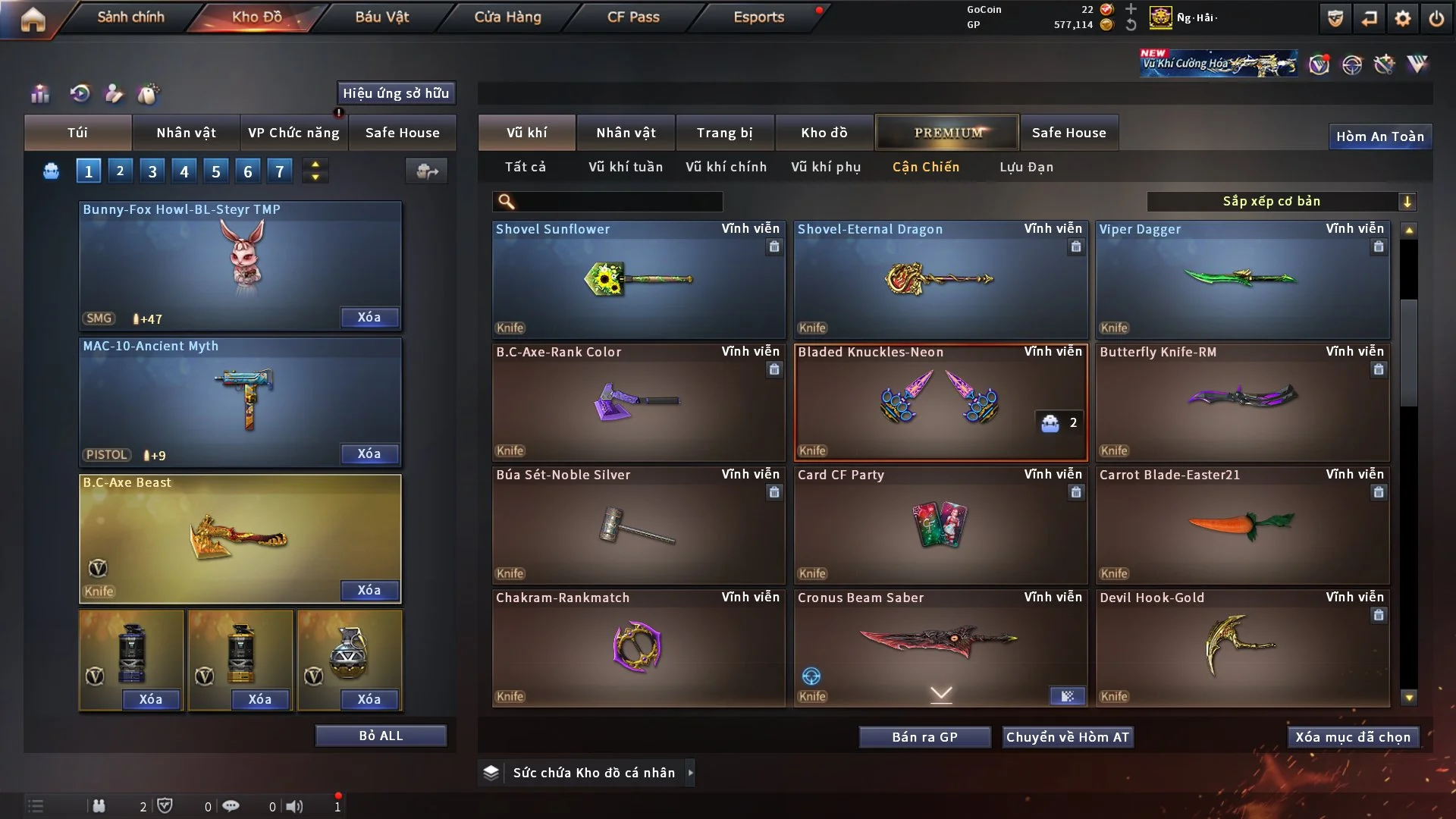The image size is (1456, 819).
Task: Select the Shovel Sunflower melee weapon
Action: pyautogui.click(x=638, y=280)
